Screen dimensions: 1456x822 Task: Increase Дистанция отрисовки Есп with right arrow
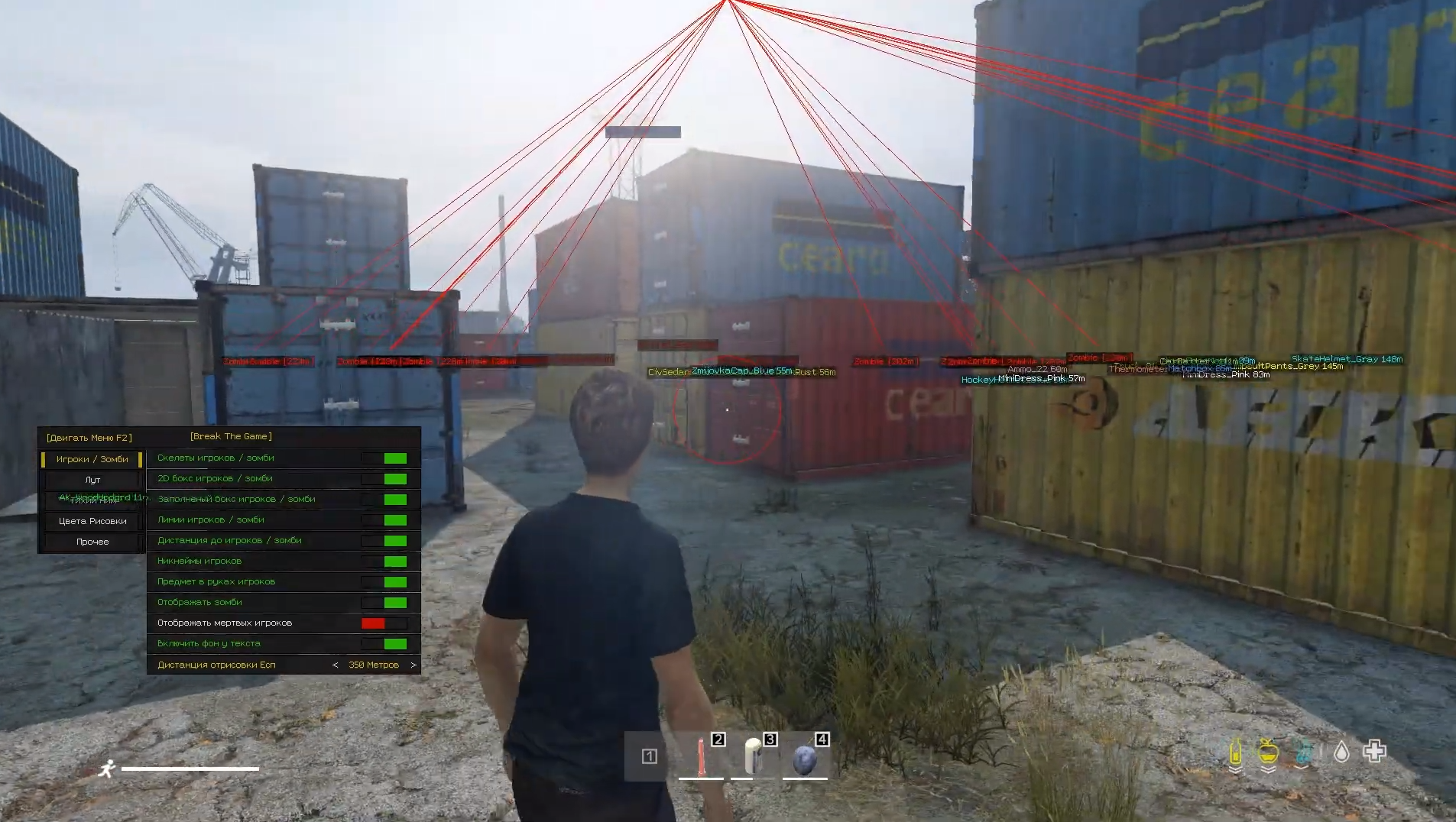(x=413, y=665)
